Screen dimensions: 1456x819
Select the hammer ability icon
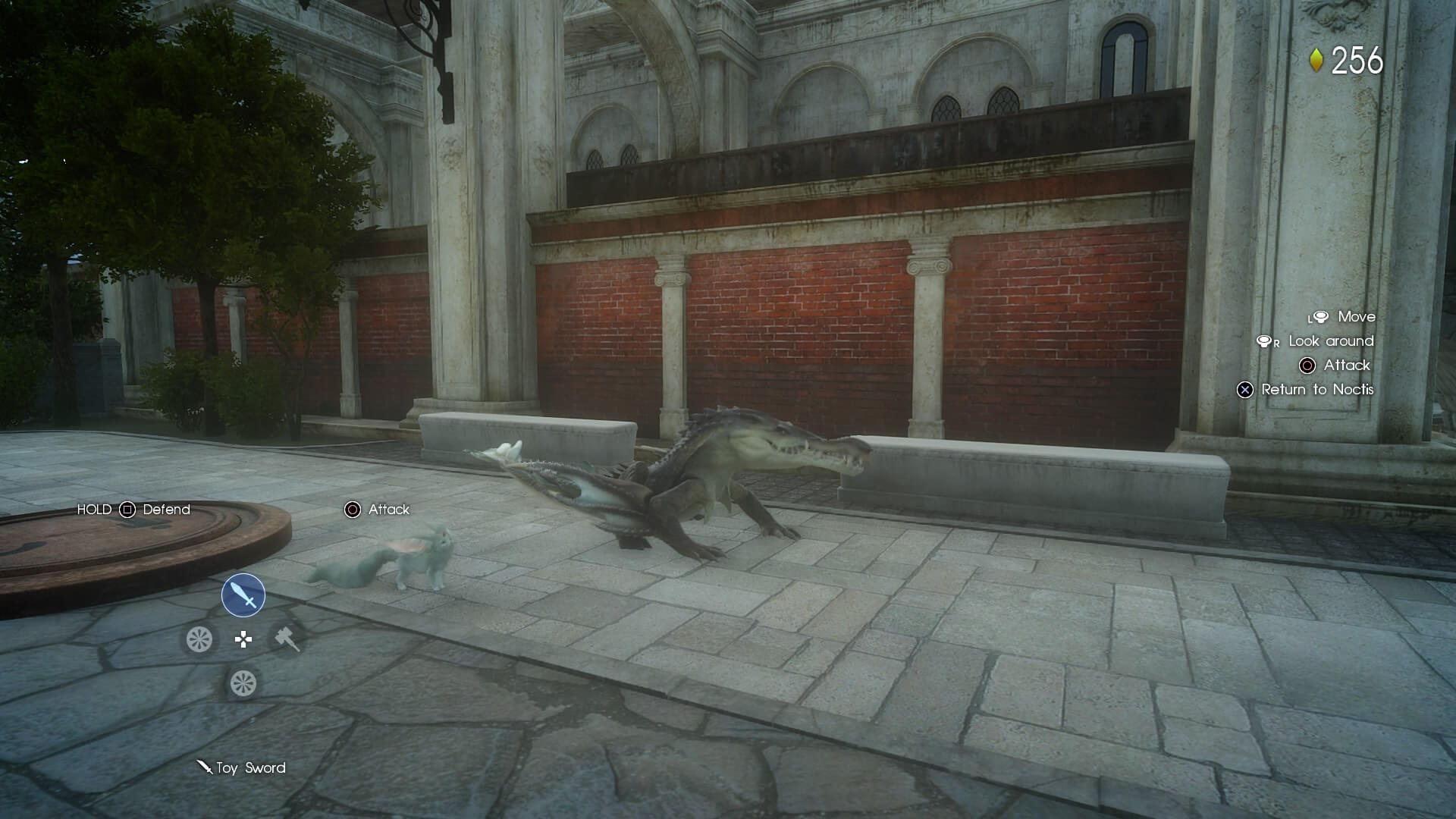(287, 639)
